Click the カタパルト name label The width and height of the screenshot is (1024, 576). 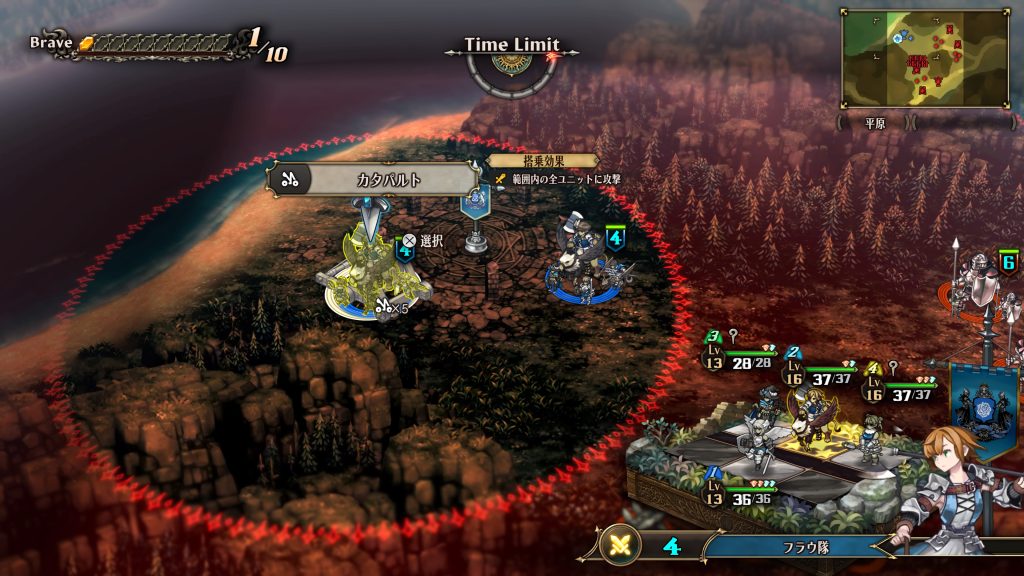click(373, 180)
